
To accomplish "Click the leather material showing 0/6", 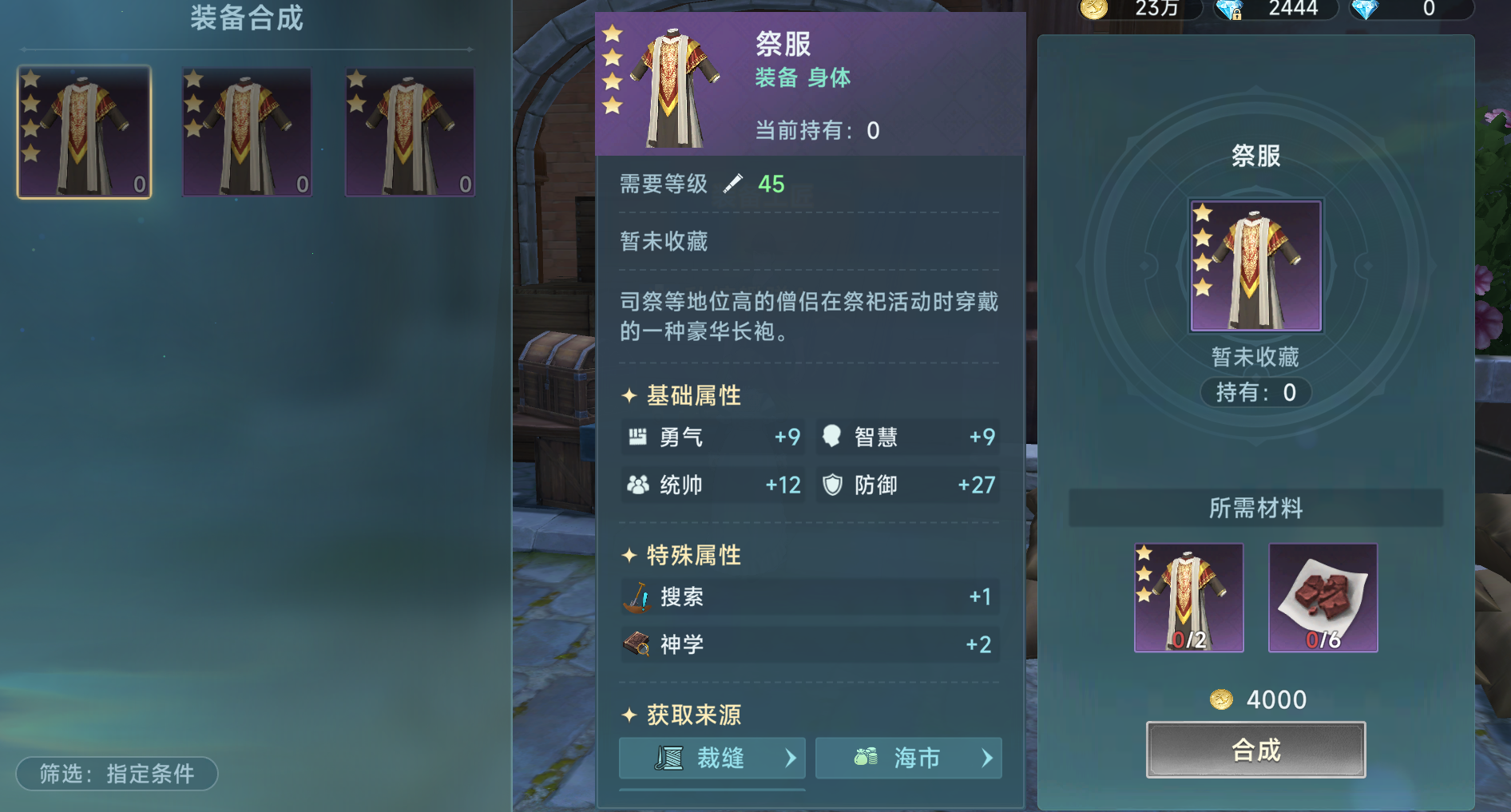I will pyautogui.click(x=1323, y=598).
